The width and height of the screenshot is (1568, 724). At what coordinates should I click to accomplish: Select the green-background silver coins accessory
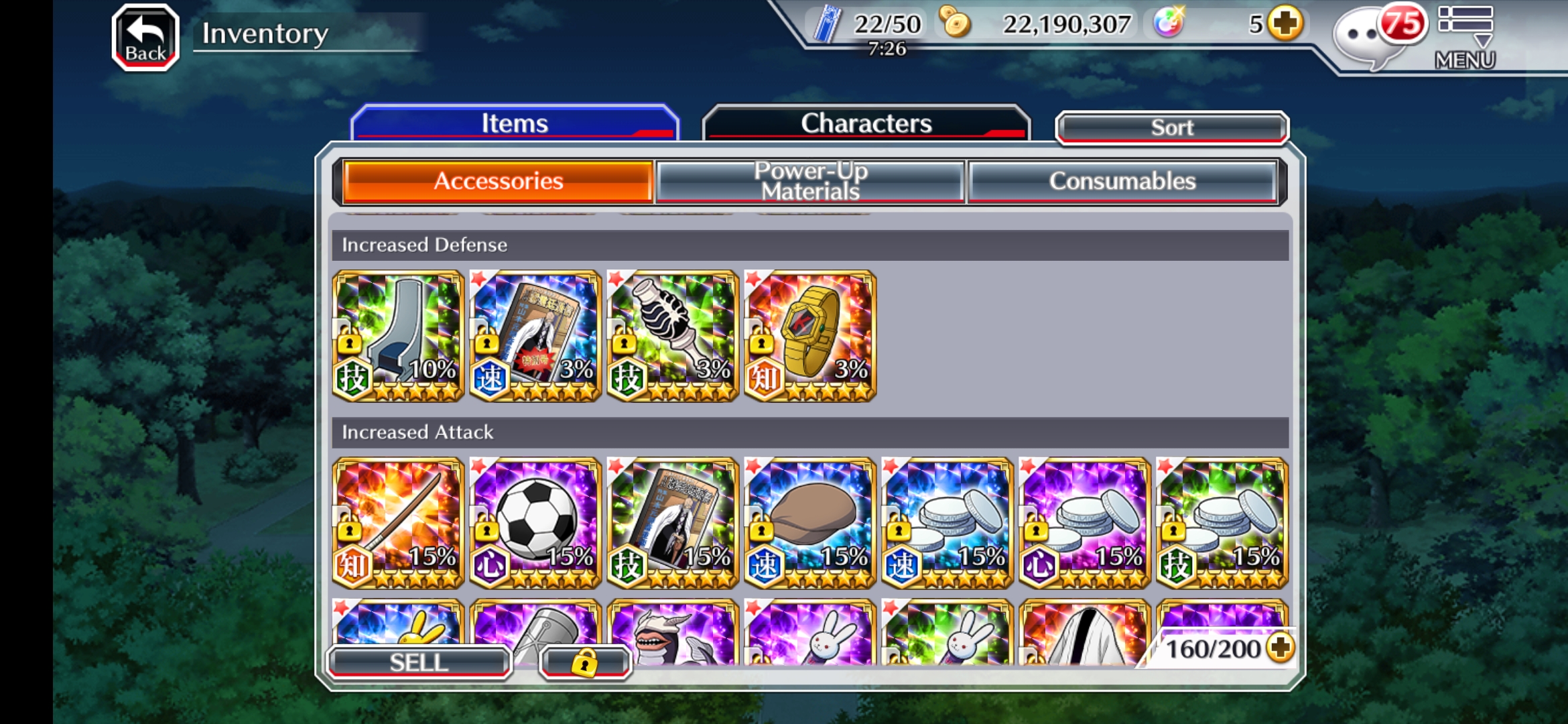click(1222, 524)
